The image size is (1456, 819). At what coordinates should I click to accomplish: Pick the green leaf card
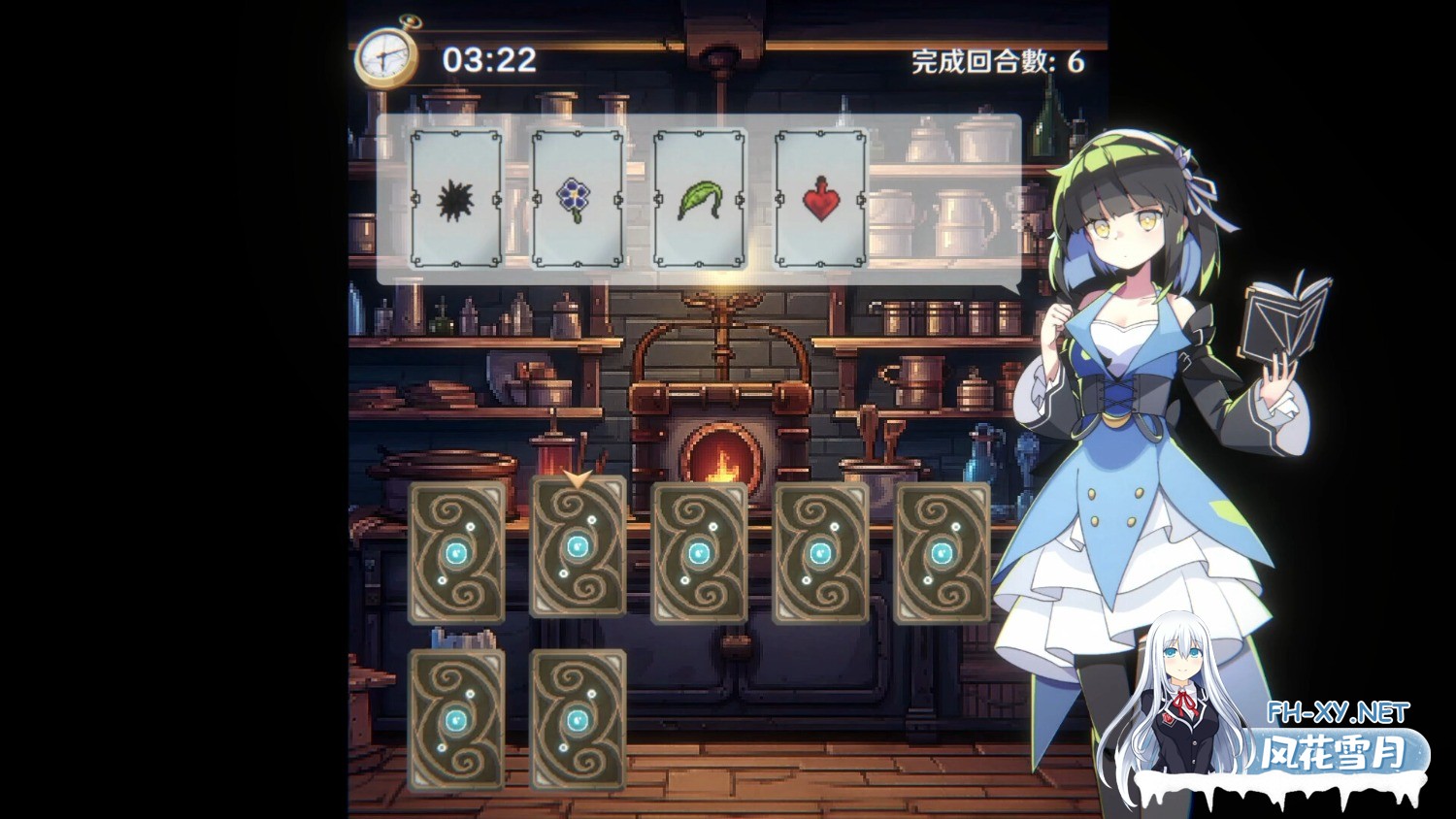(x=699, y=199)
